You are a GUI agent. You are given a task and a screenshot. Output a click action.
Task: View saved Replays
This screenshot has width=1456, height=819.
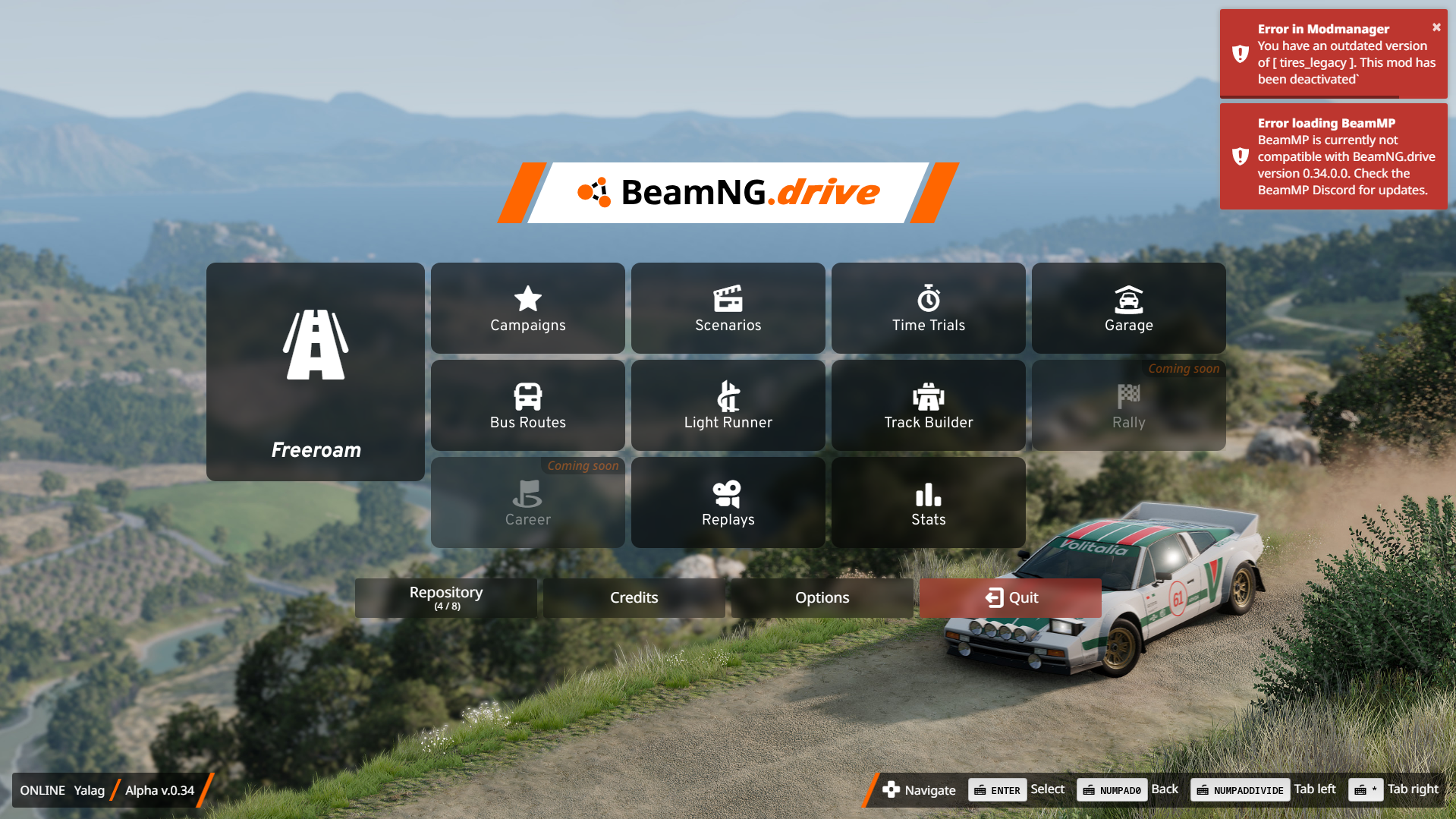(x=728, y=502)
